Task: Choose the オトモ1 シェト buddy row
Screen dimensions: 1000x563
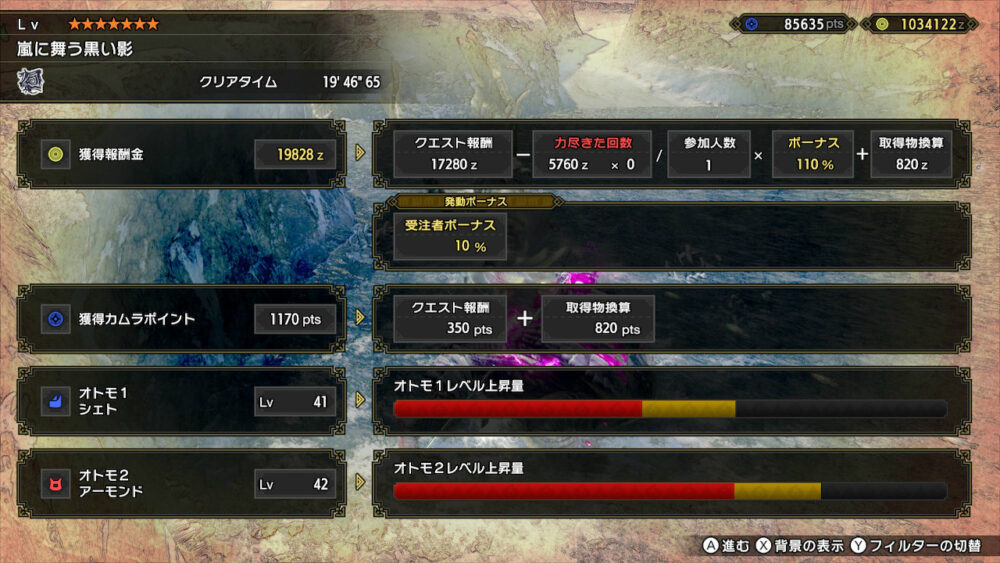Action: point(181,401)
